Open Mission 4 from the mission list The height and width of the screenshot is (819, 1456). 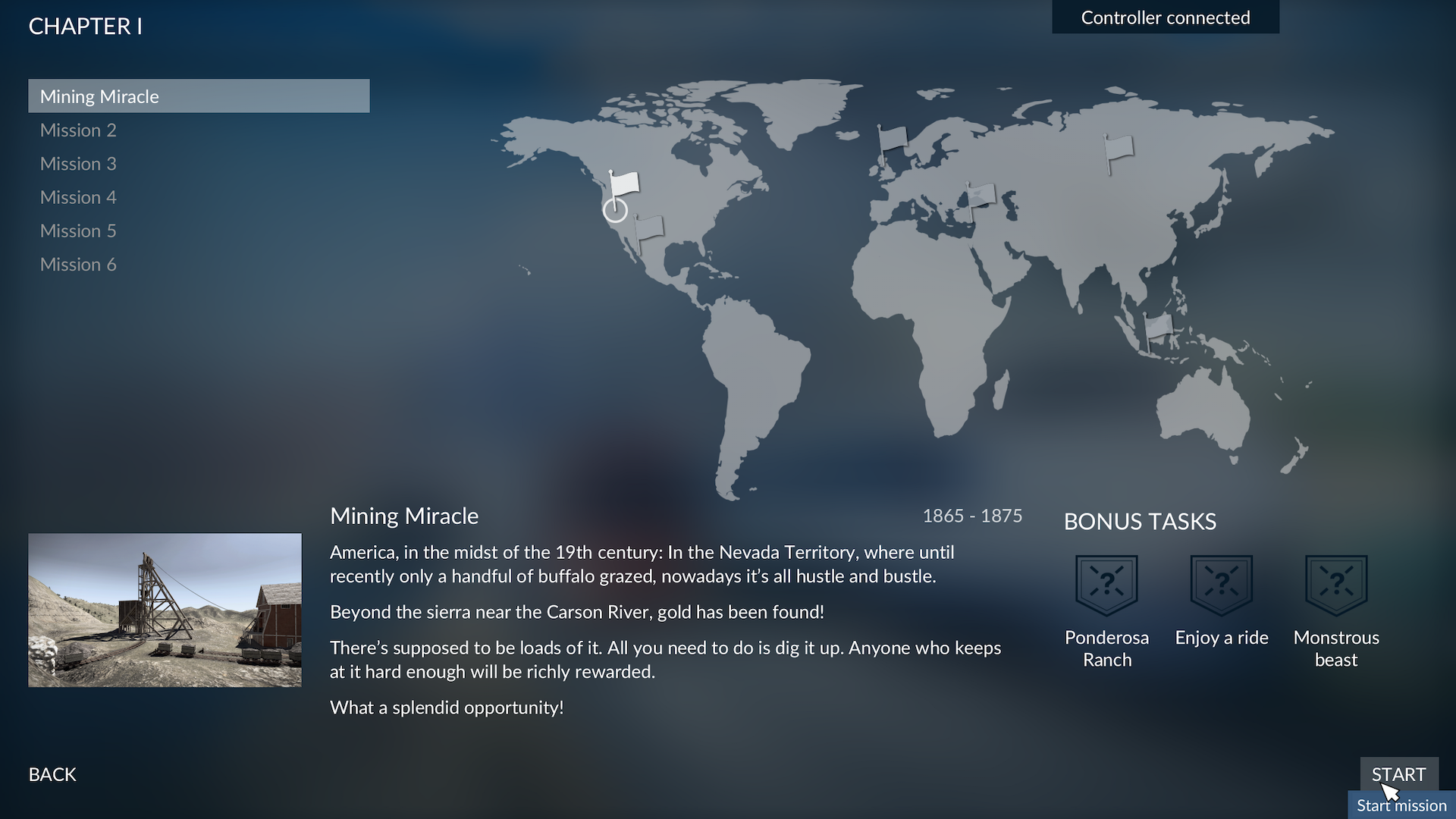coord(78,197)
